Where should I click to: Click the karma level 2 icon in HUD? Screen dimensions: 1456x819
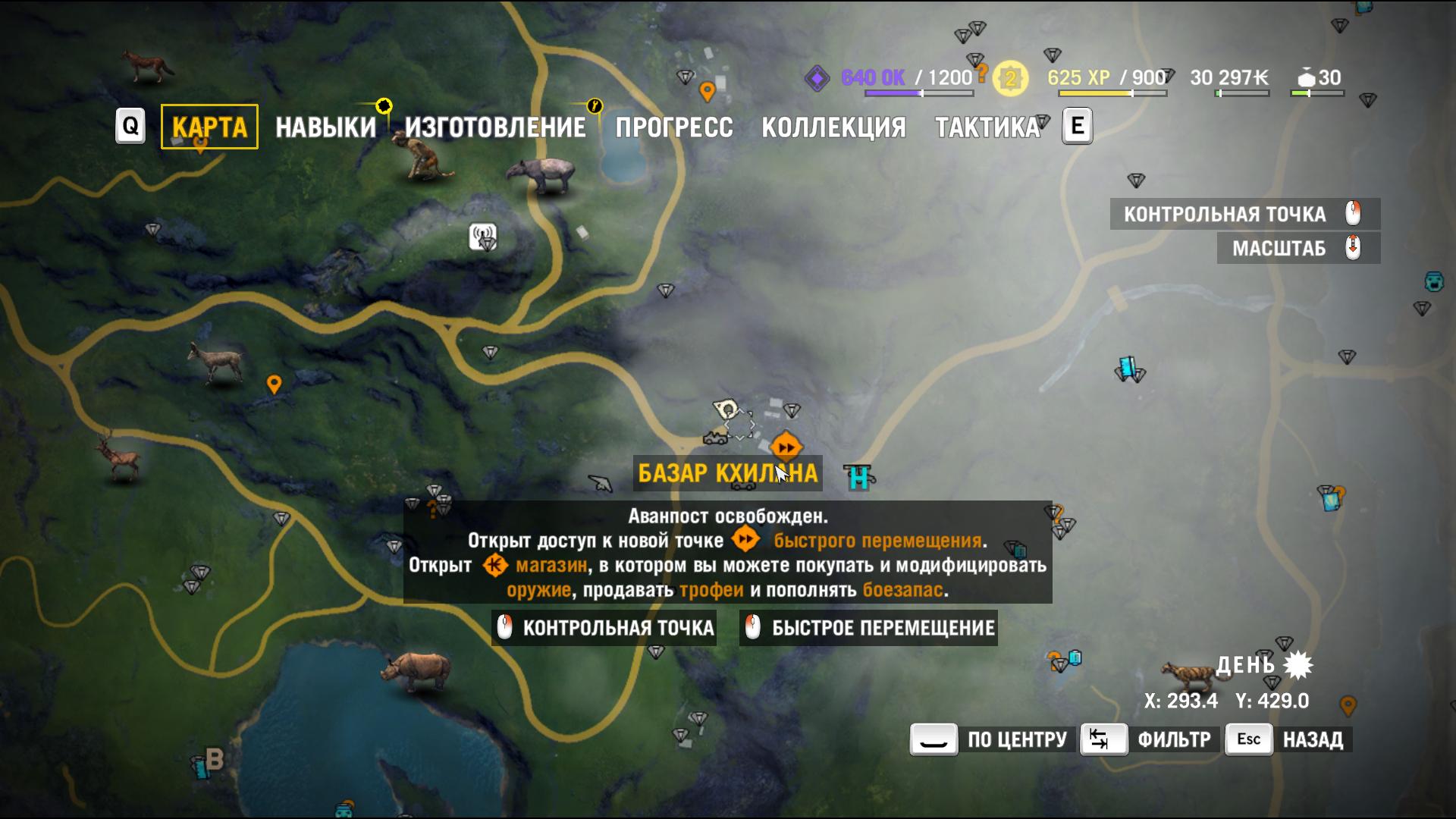coord(1011,77)
